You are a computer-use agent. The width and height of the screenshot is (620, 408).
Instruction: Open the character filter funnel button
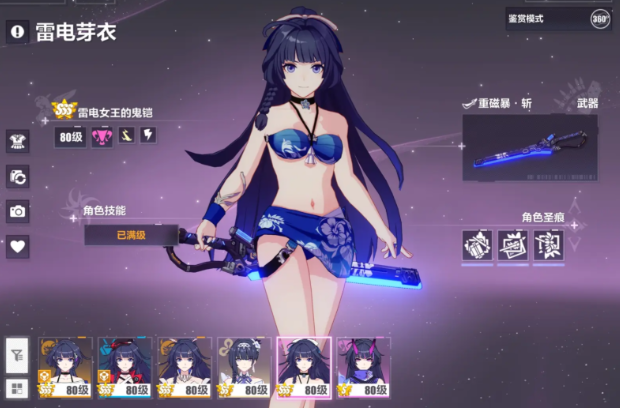click(17, 353)
